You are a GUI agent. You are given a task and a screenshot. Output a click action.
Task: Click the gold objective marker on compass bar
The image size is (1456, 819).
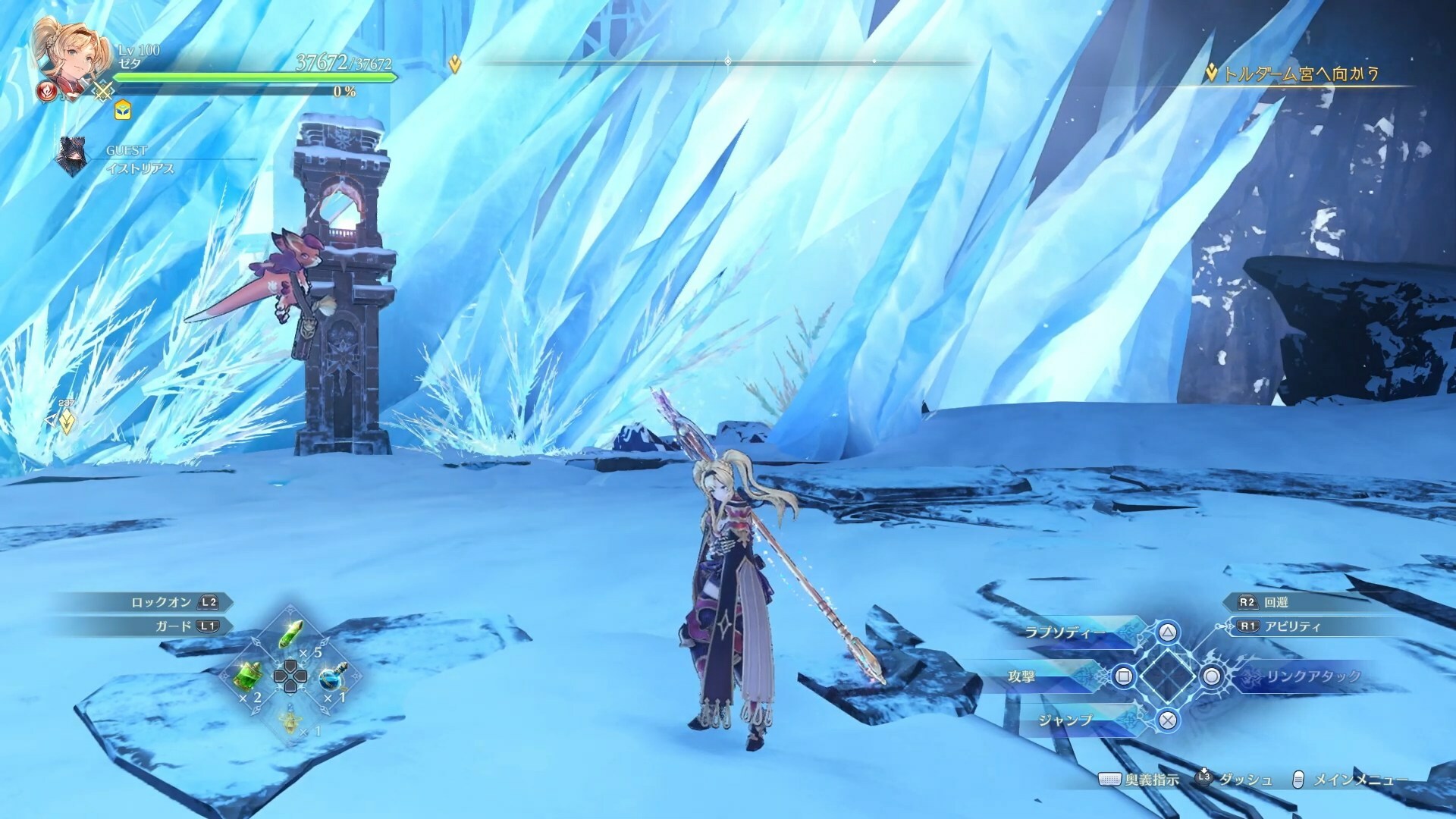(x=455, y=64)
